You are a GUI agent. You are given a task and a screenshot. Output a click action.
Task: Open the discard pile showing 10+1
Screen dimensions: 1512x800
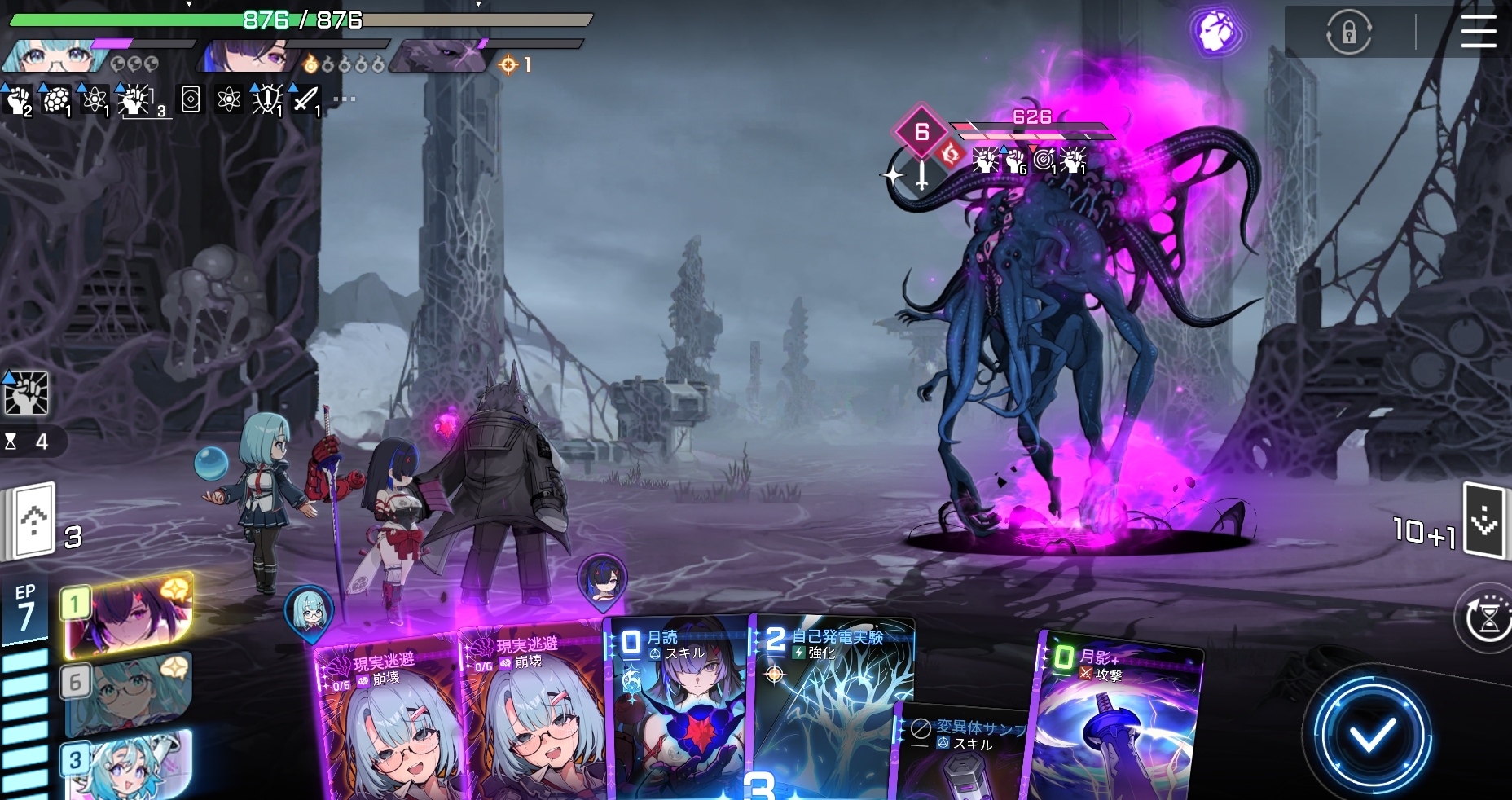click(x=1483, y=521)
